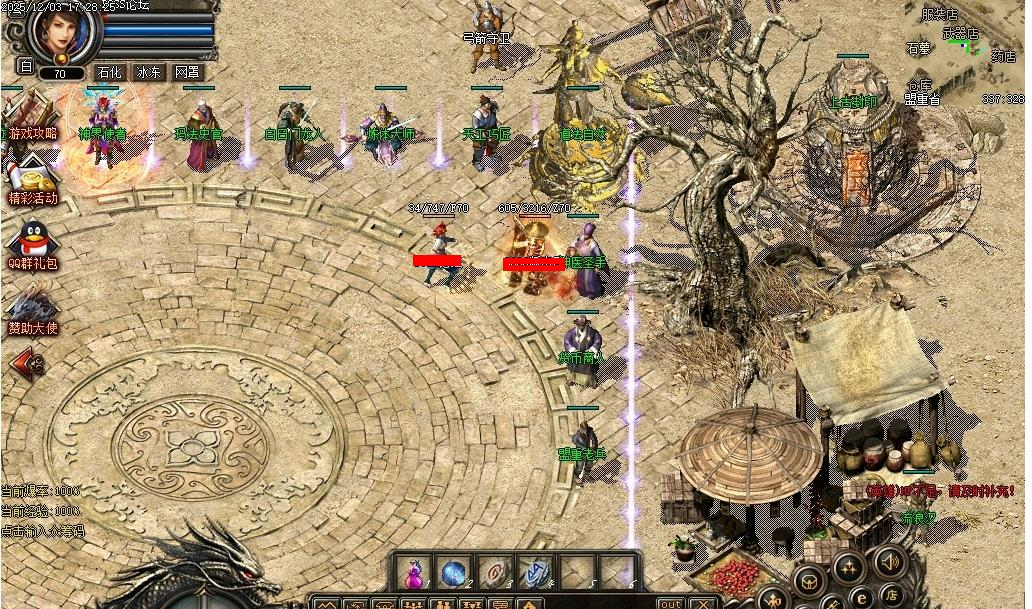1032x609 pixels.
Task: Click the 网罩 button under the portrait
Action: tap(187, 72)
